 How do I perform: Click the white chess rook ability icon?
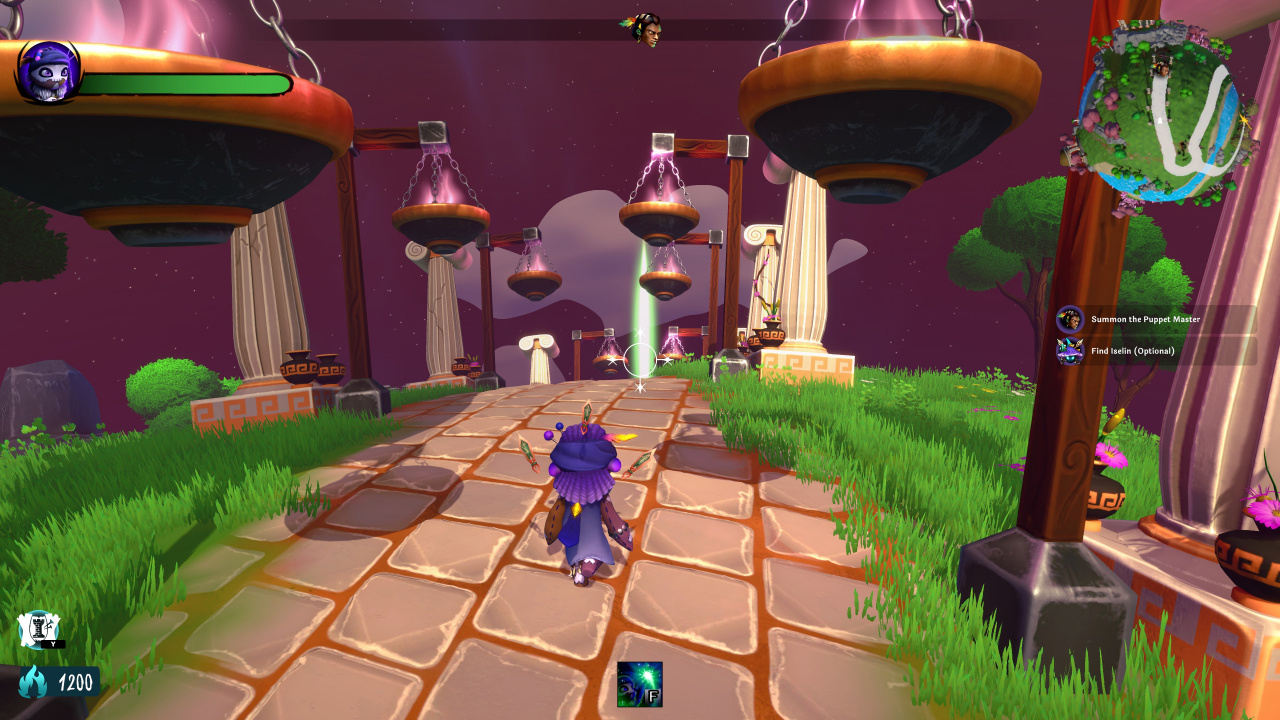point(37,629)
